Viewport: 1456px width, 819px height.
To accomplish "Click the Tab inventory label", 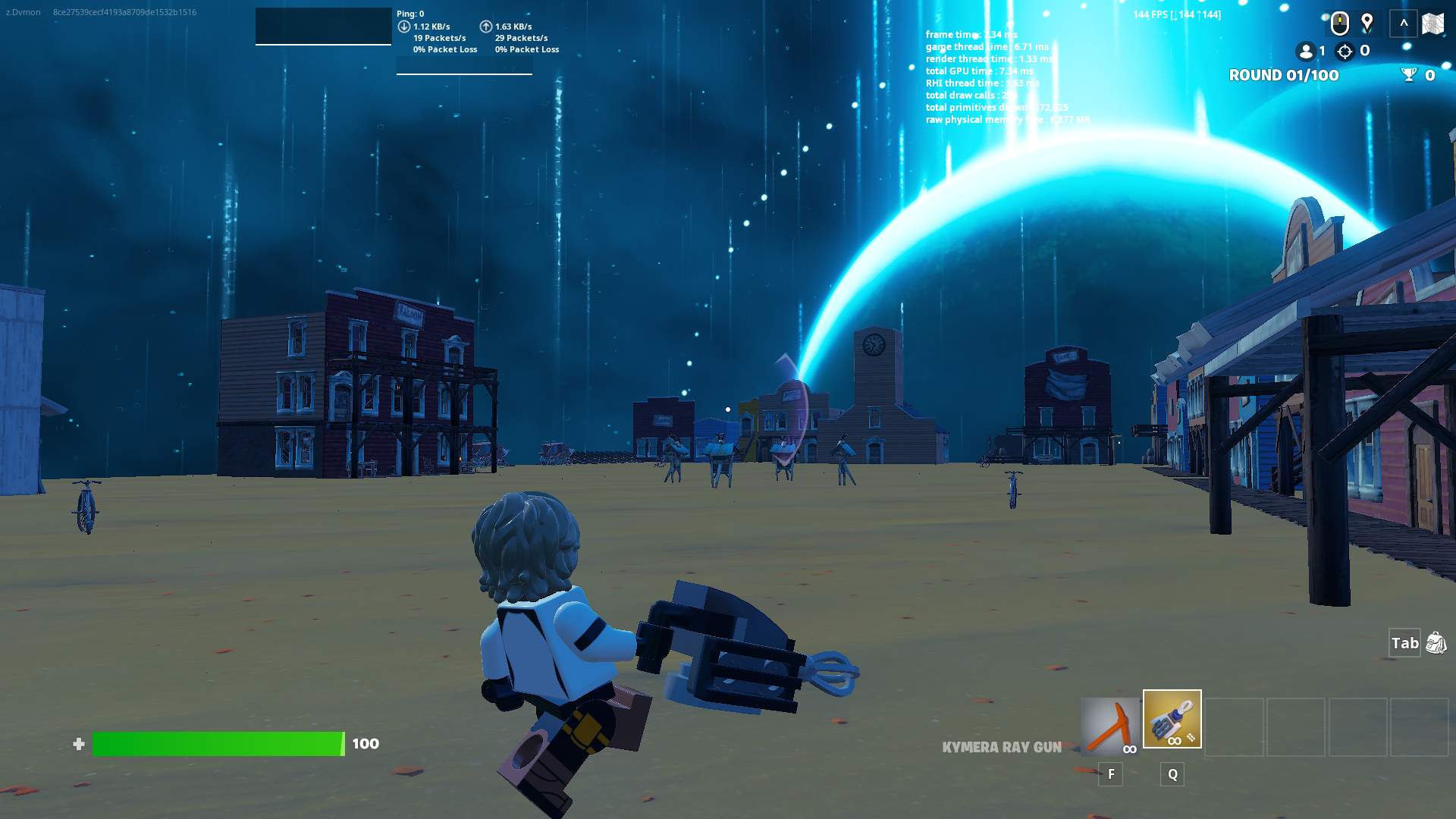I will coord(1405,642).
